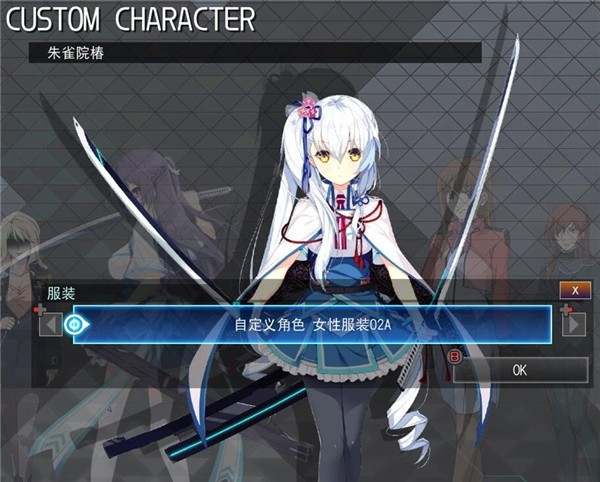Switch to the next costume with the right arrow
Screen dimensions: 600x482
point(574,324)
